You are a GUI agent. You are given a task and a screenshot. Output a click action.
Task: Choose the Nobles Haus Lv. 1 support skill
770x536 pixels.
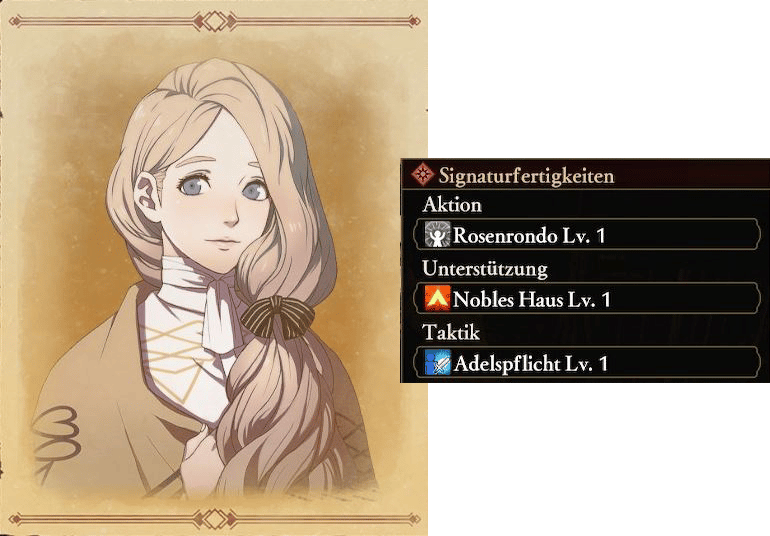(587, 299)
